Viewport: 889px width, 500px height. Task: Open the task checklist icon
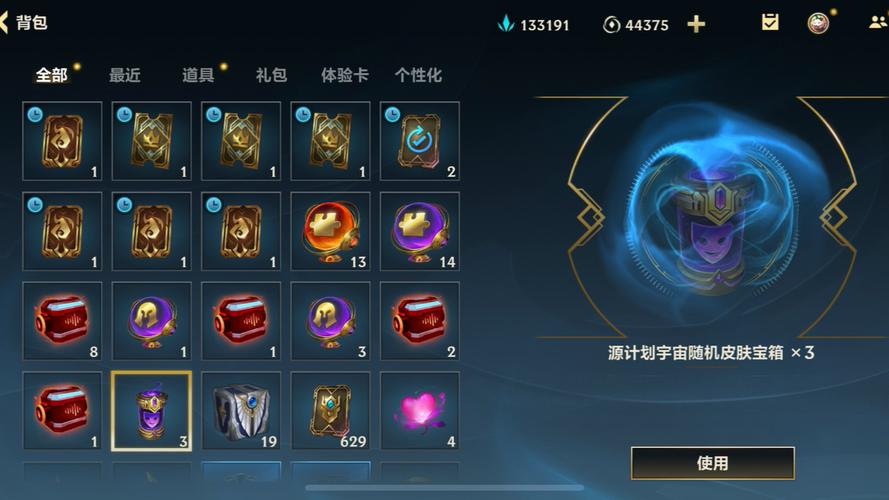(x=770, y=22)
